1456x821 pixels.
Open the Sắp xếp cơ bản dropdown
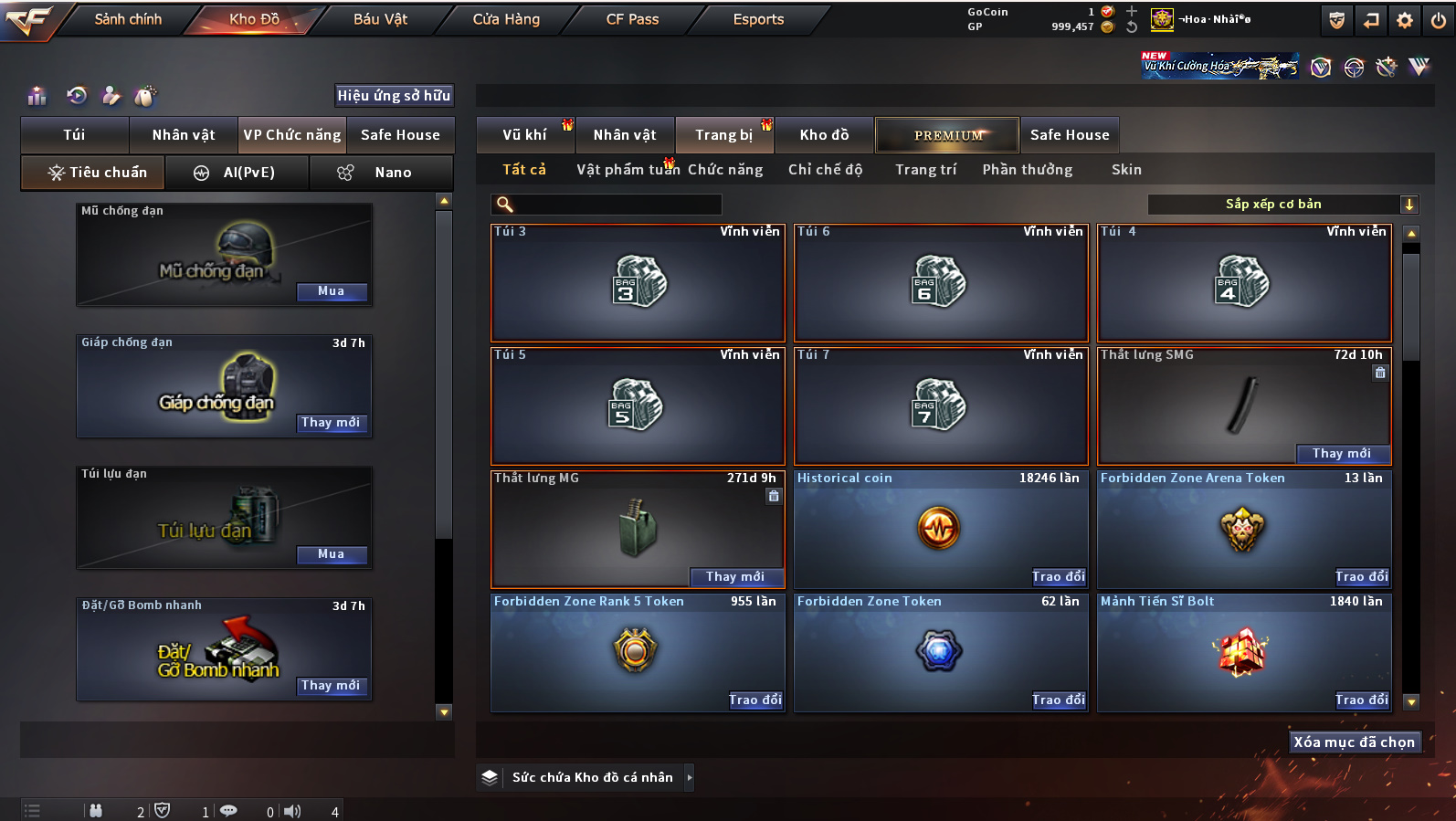point(1282,205)
